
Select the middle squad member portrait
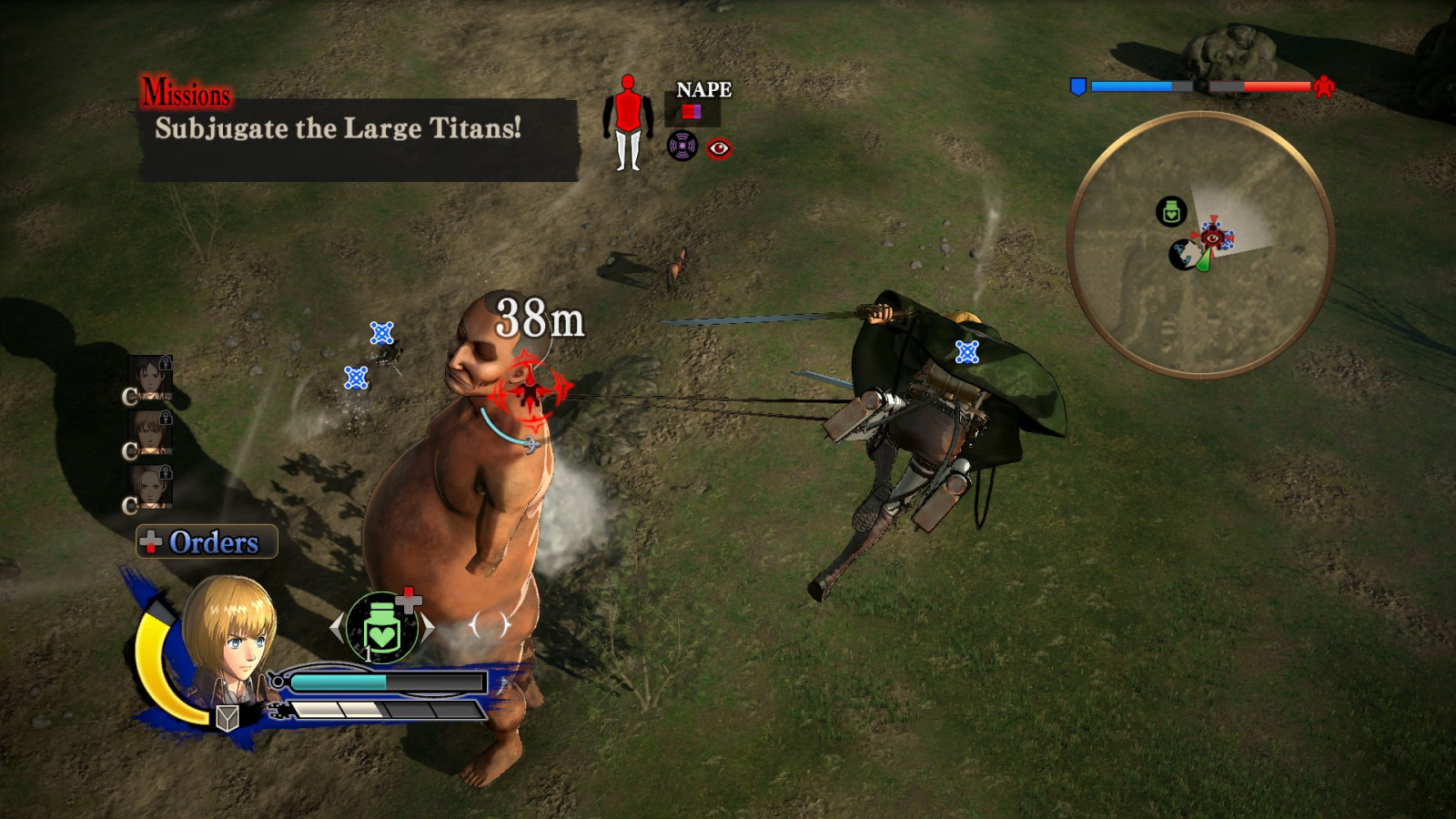(150, 433)
